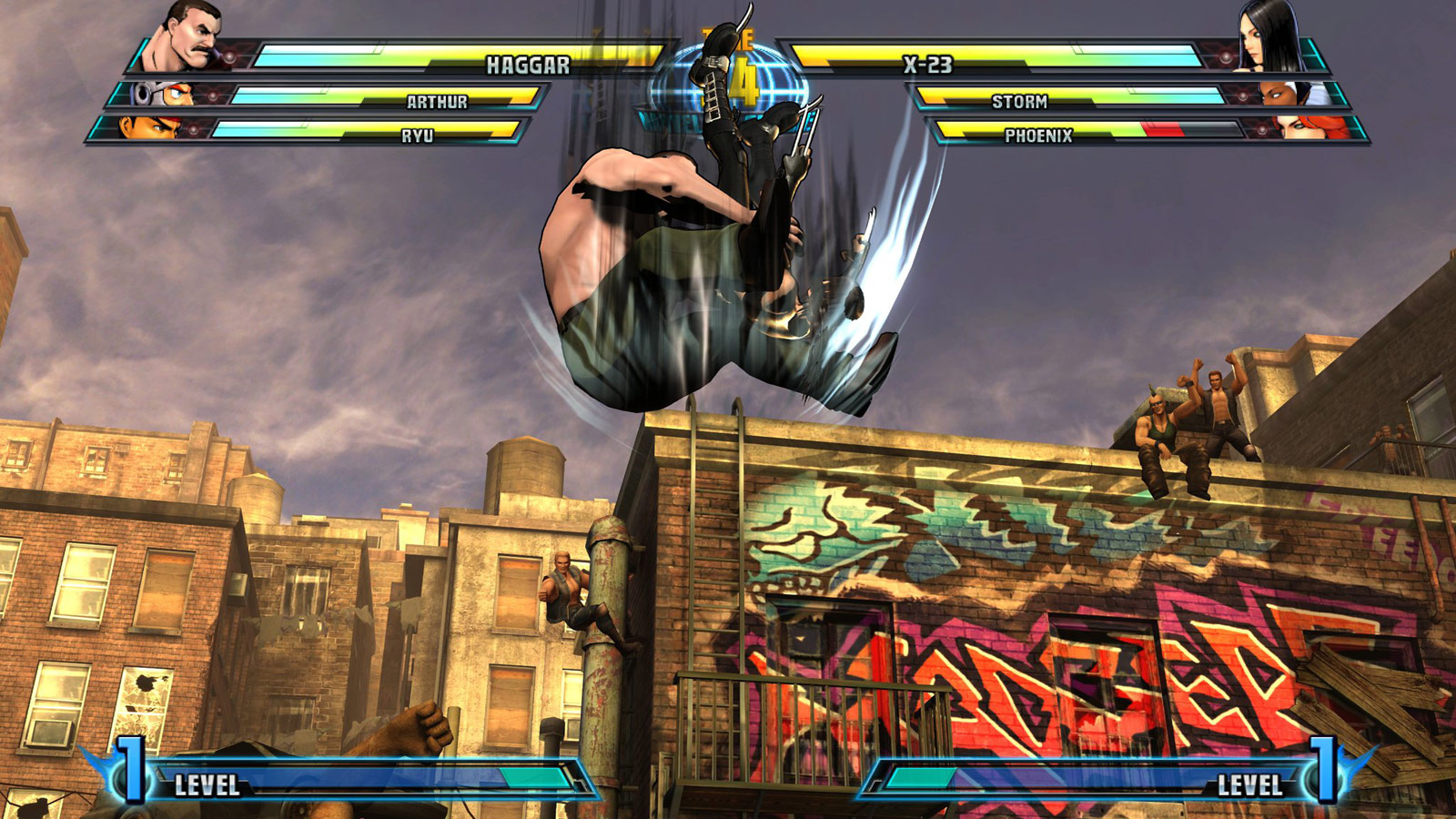
Task: Select the X-23 name tab
Action: click(928, 62)
